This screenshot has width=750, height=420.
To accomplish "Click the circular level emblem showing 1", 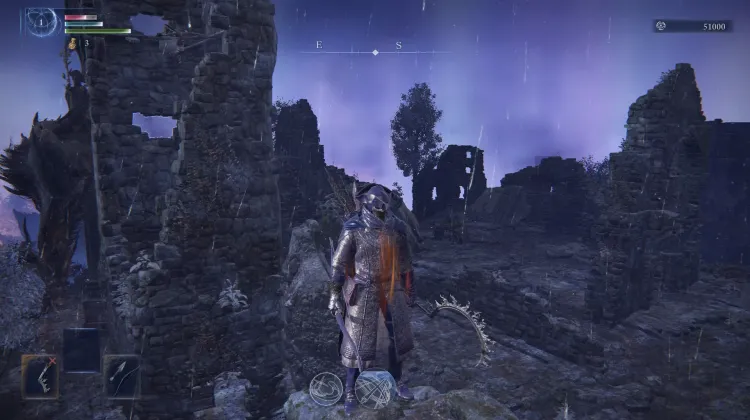I will coord(42,21).
